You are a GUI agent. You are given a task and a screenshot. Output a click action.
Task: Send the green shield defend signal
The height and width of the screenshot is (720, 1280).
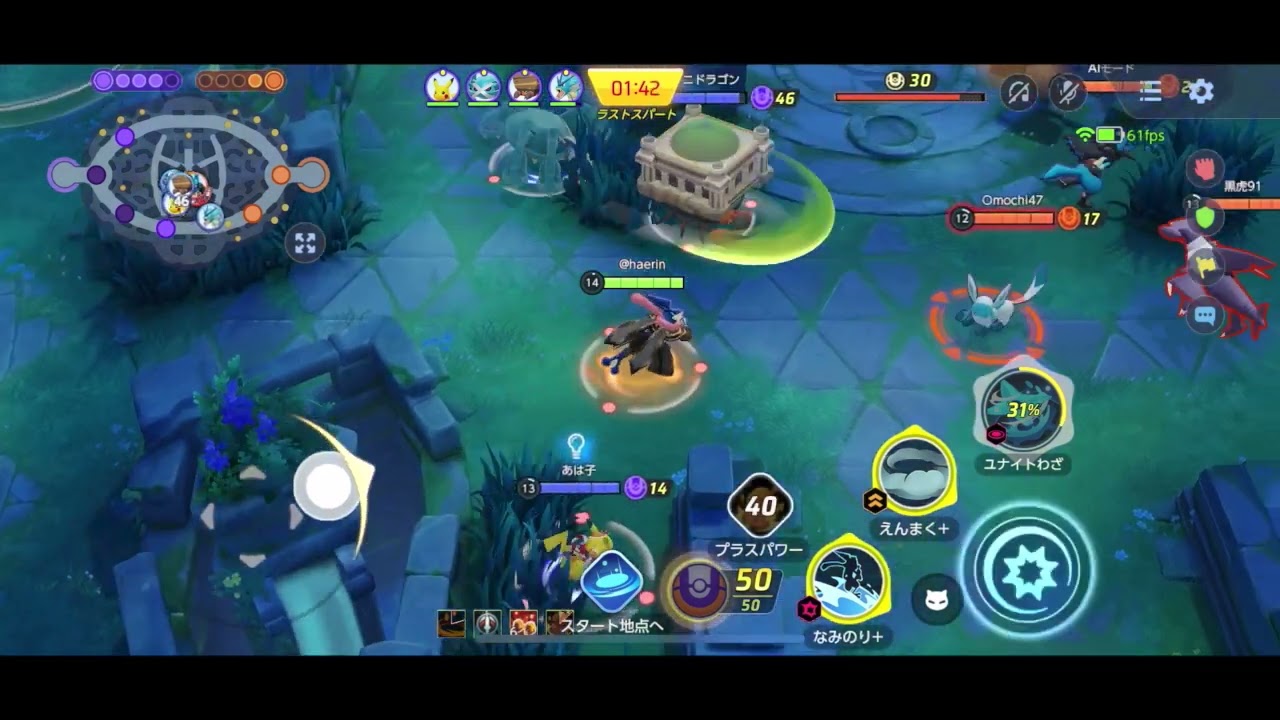[1204, 217]
